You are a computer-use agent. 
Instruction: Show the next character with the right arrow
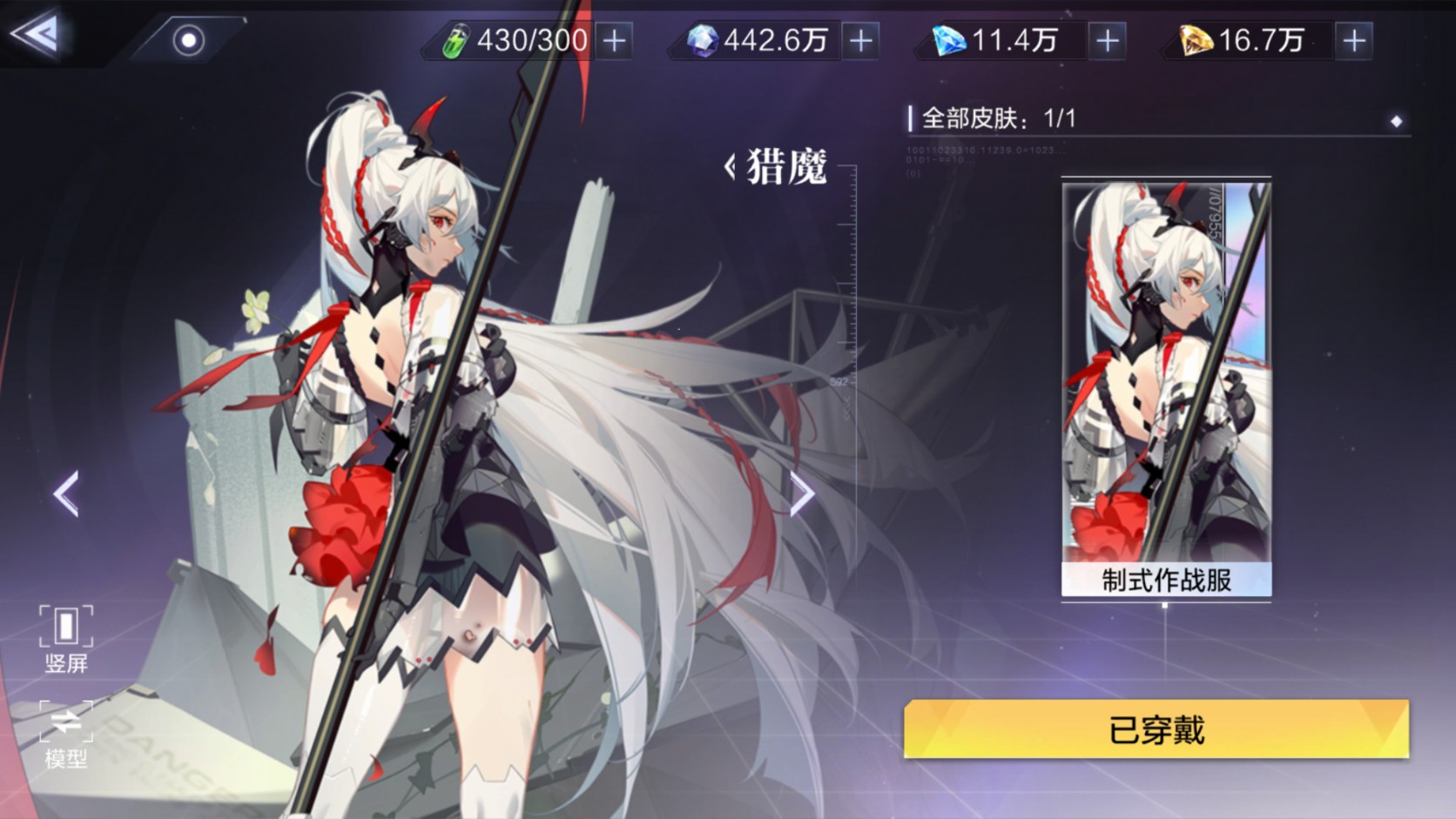[x=802, y=493]
